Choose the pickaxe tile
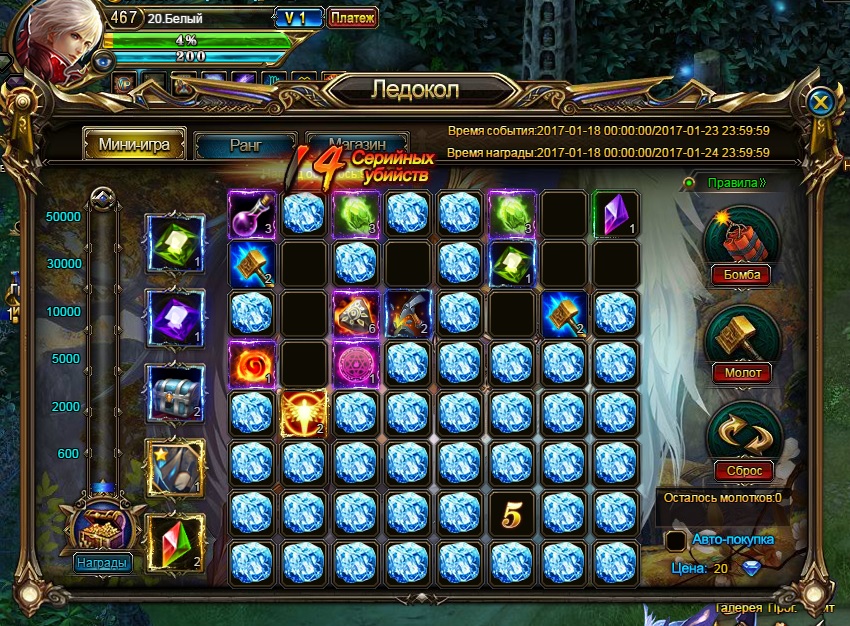This screenshot has width=850, height=626. pyautogui.click(x=406, y=313)
